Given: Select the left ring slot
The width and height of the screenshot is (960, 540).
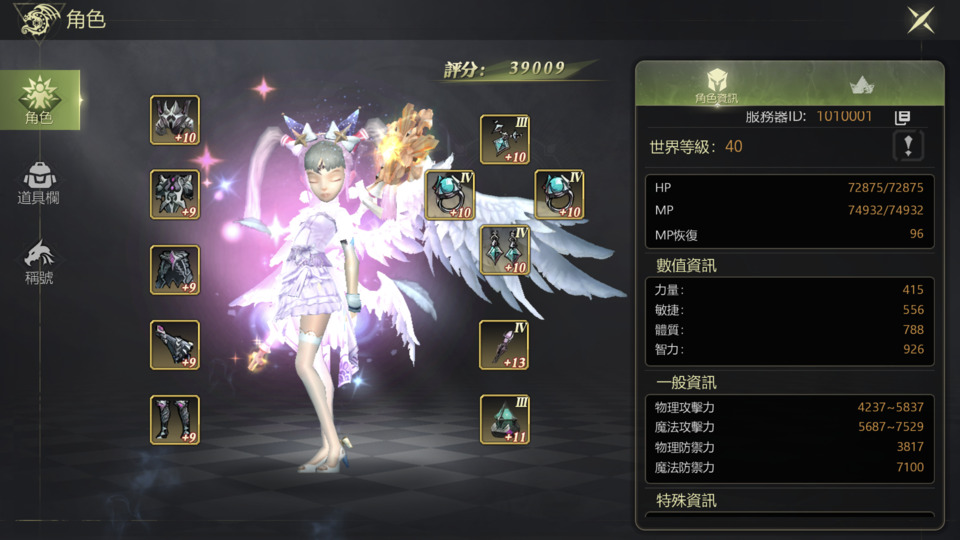Looking at the screenshot, I should pyautogui.click(x=450, y=194).
